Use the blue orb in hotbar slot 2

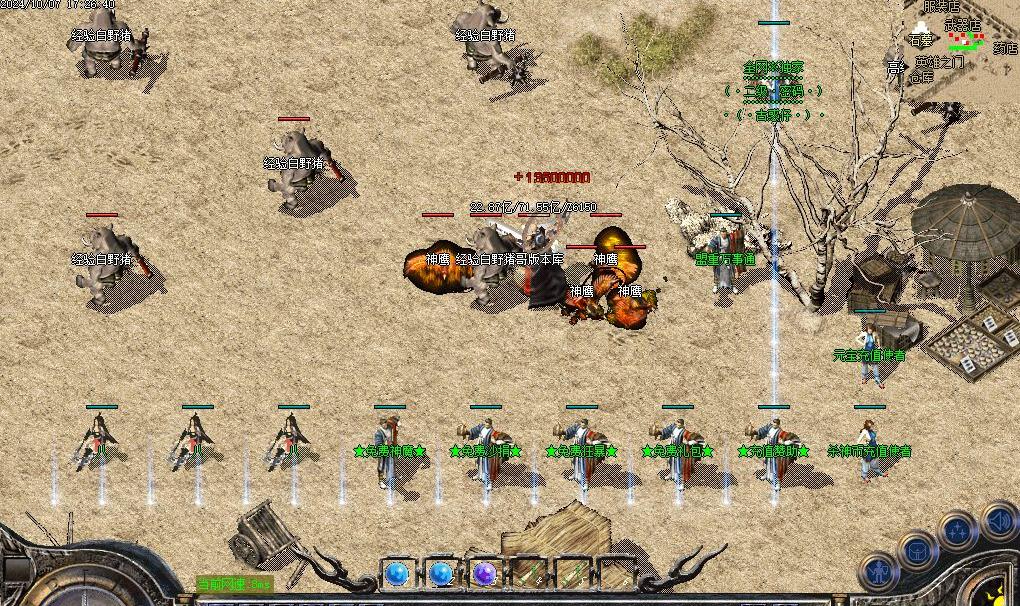pos(441,574)
